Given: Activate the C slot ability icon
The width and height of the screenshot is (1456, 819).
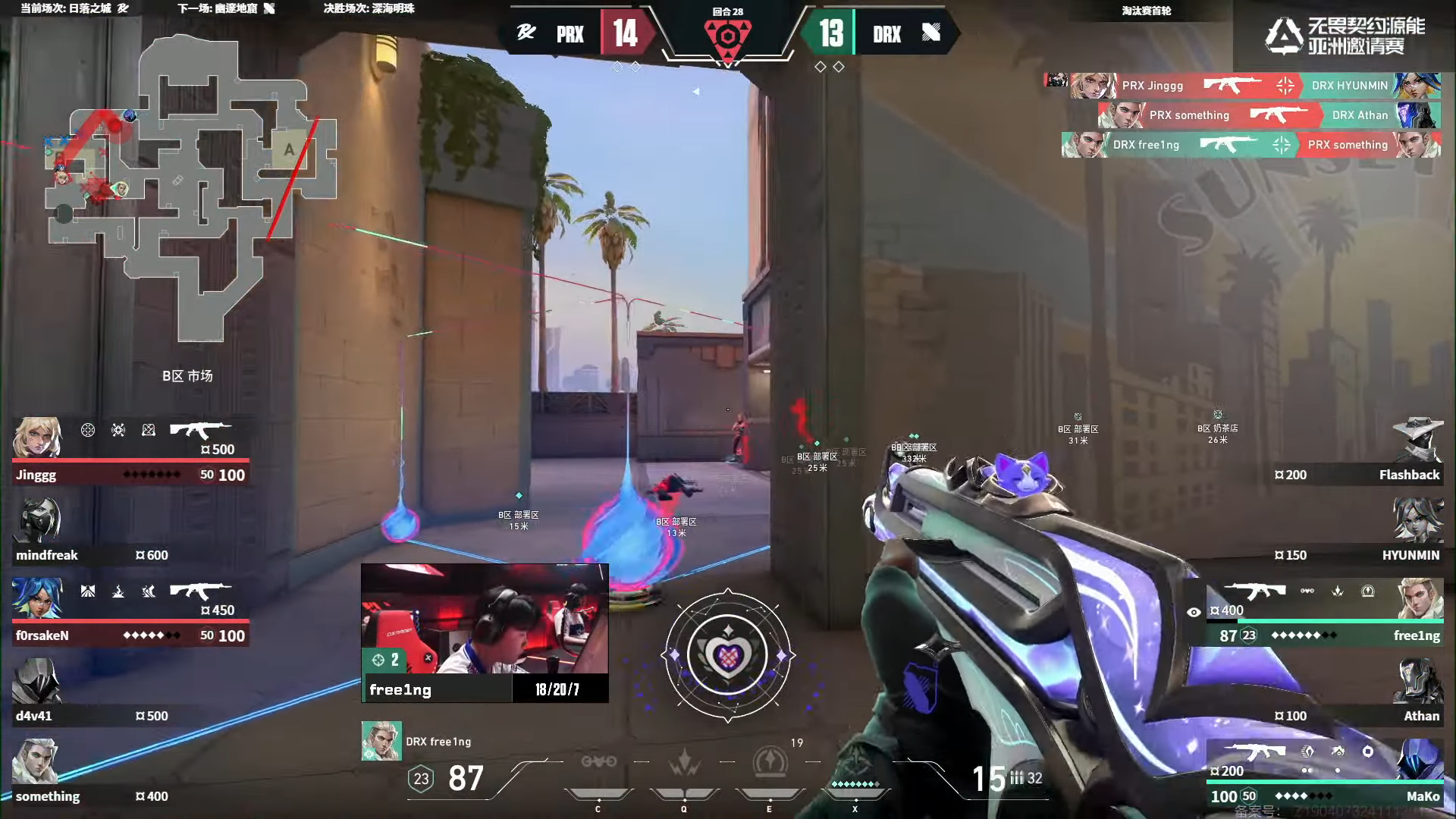Looking at the screenshot, I should point(598,762).
